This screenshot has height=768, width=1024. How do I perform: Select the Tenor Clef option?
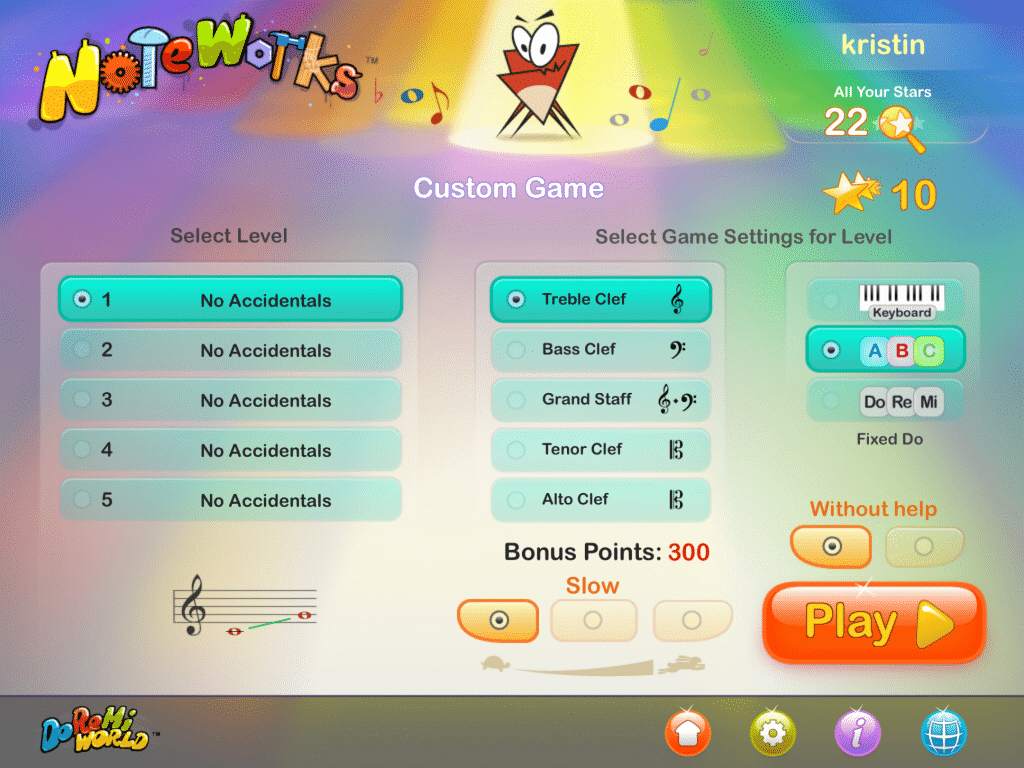600,449
